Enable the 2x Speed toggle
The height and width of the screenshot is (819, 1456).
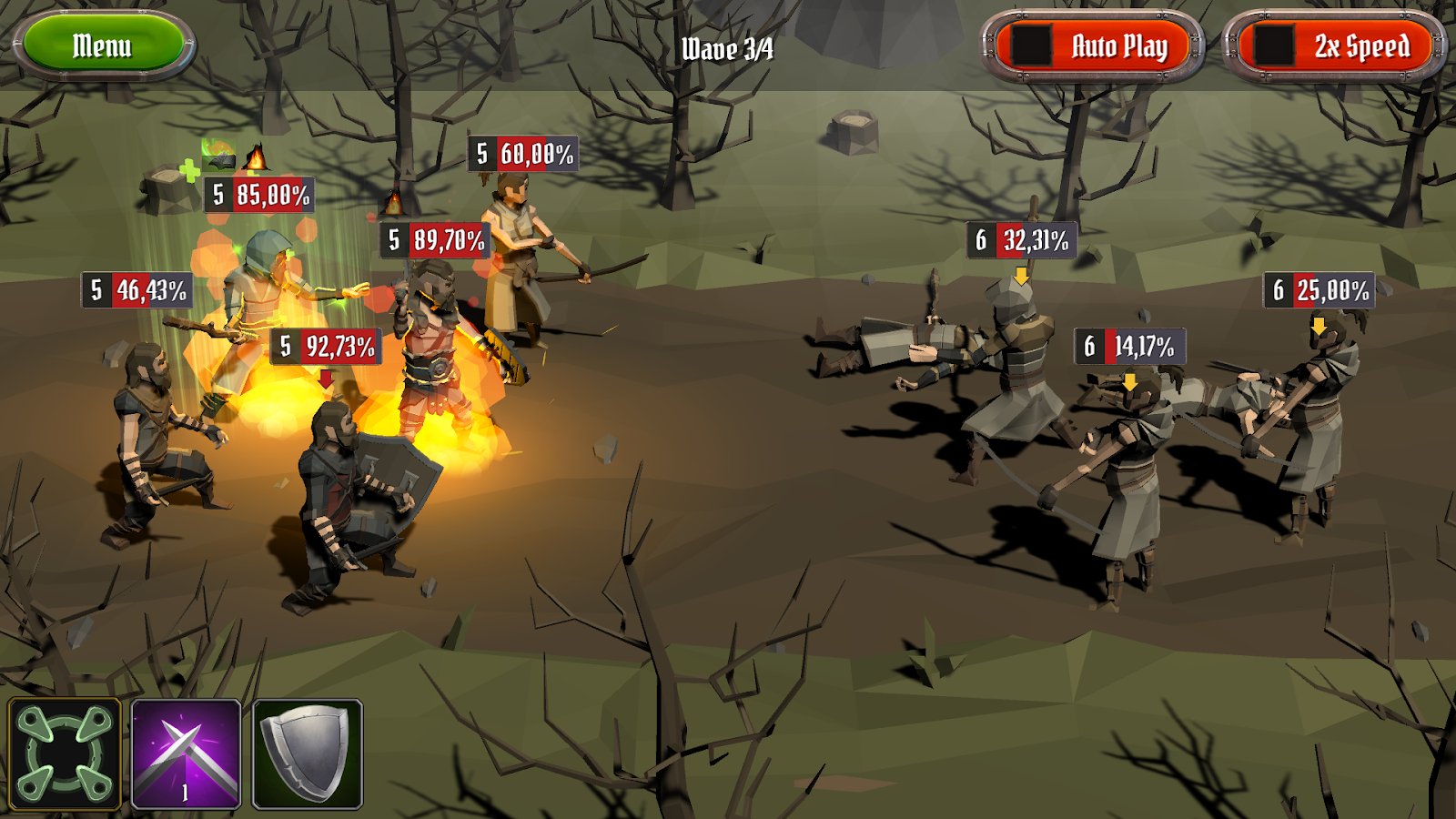(x=1335, y=45)
